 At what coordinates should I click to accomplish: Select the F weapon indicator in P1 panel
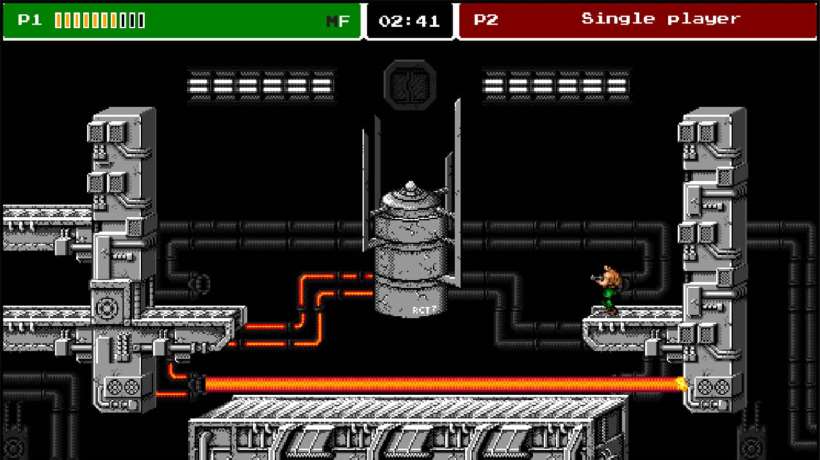click(x=345, y=21)
